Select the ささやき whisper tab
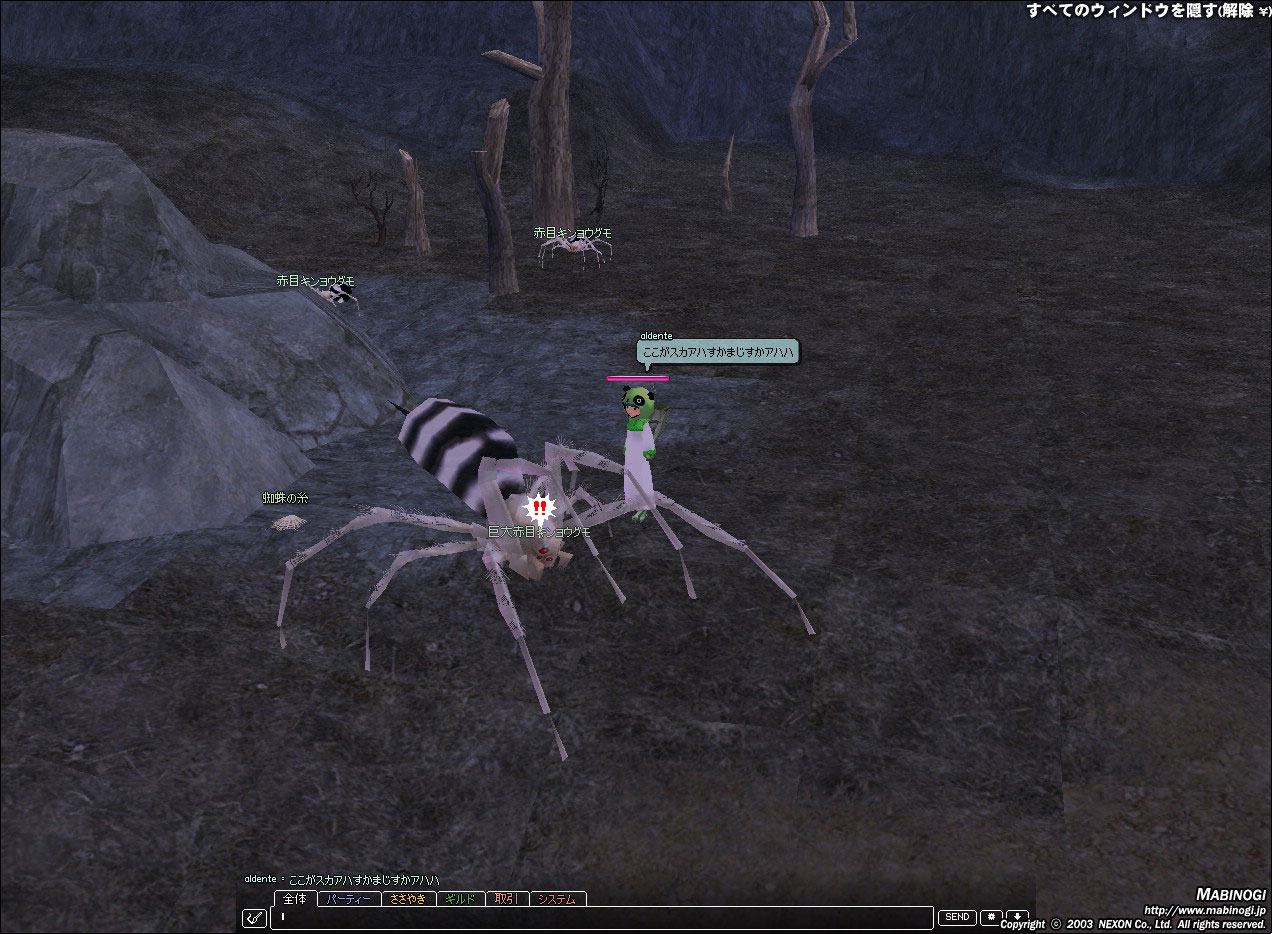 point(408,899)
